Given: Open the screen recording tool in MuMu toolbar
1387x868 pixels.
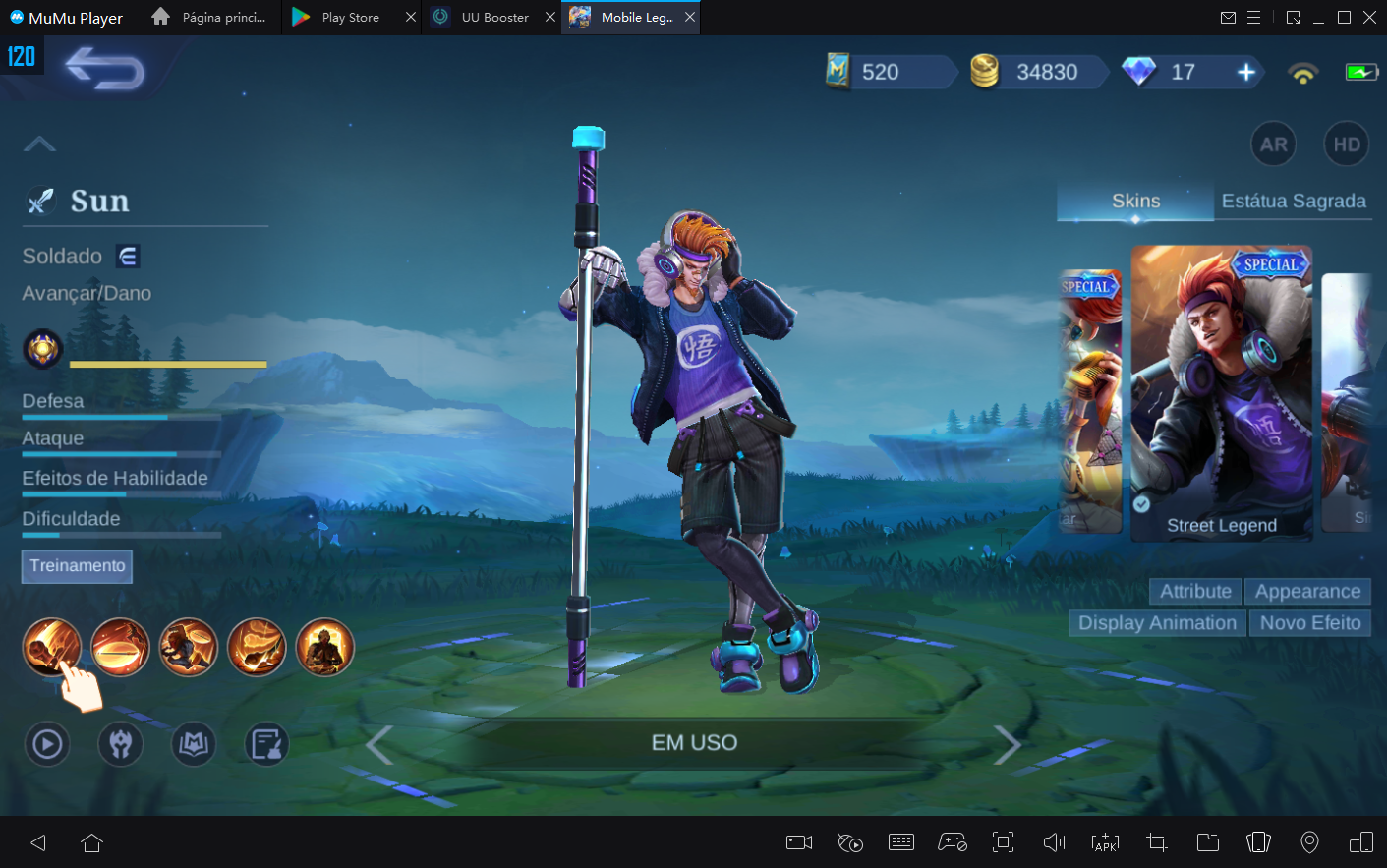Looking at the screenshot, I should 798,842.
